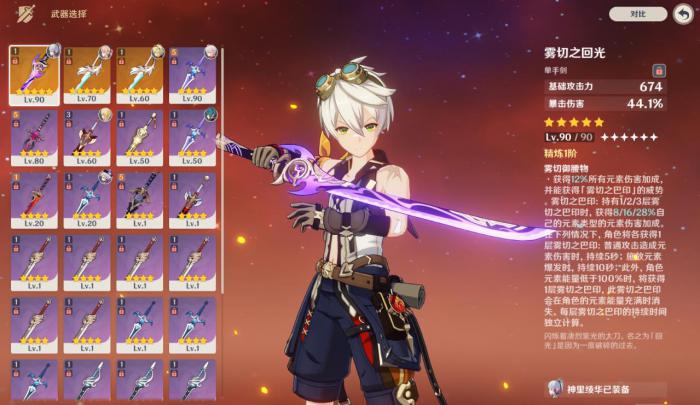The width and height of the screenshot is (700, 405).
Task: Toggle the lock icon on 雾切之回光
Action: pos(659,70)
